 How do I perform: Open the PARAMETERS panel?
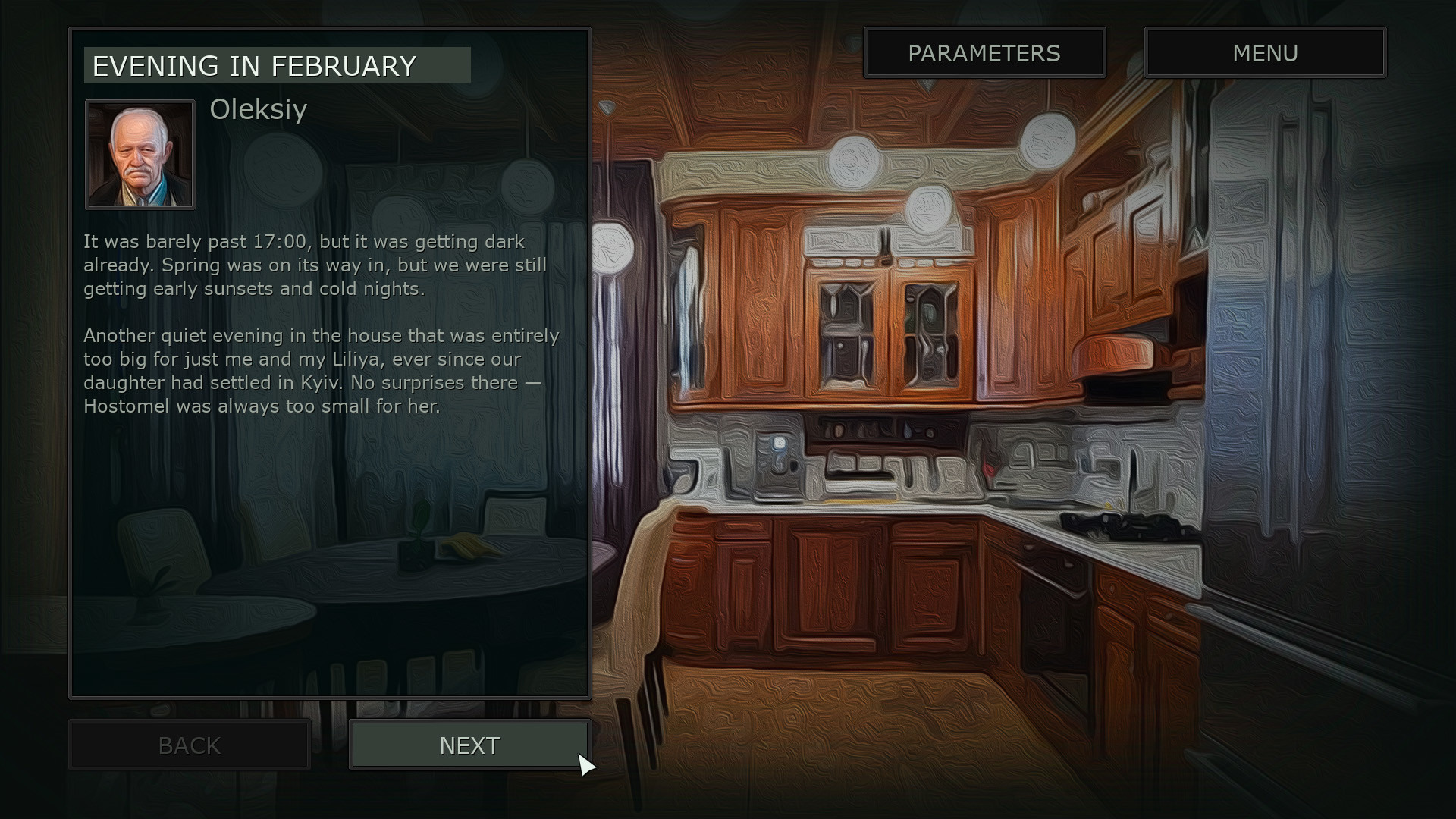tap(984, 53)
